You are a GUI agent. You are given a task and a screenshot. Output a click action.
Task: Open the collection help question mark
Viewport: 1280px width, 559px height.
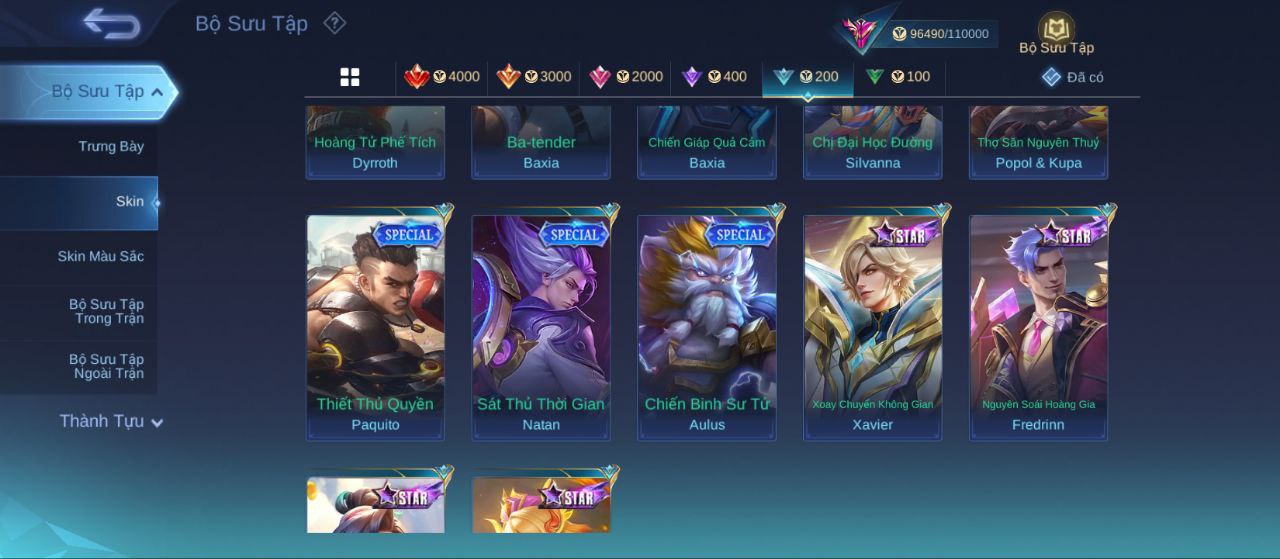click(x=335, y=23)
